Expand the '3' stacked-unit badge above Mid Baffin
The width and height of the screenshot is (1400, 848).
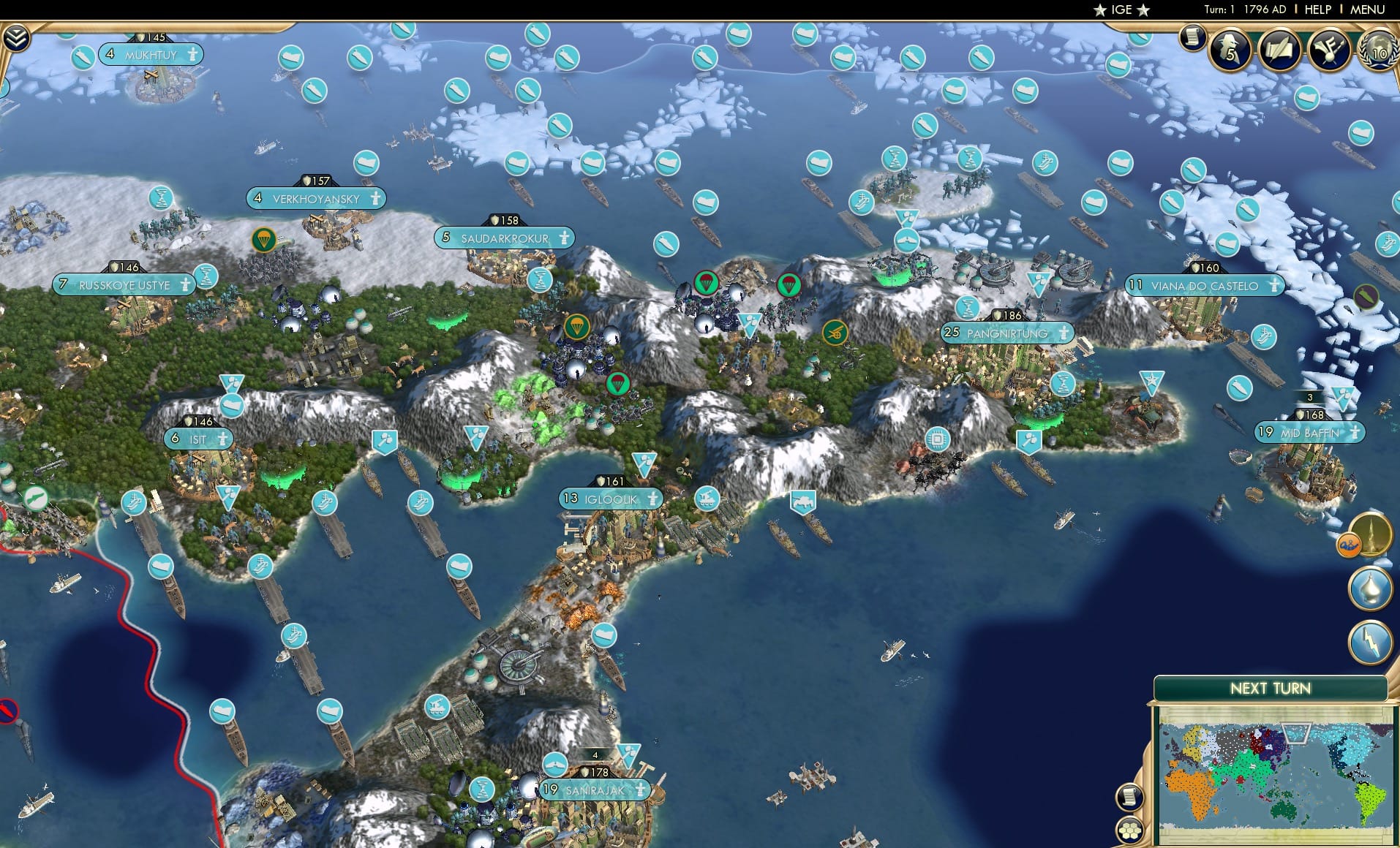(1310, 396)
